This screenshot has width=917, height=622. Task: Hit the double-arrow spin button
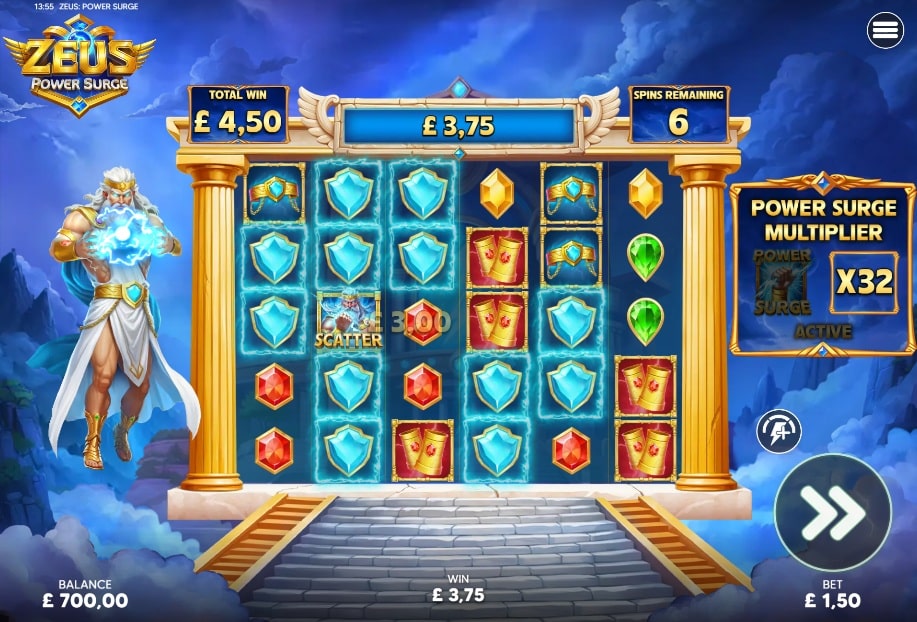click(x=832, y=512)
